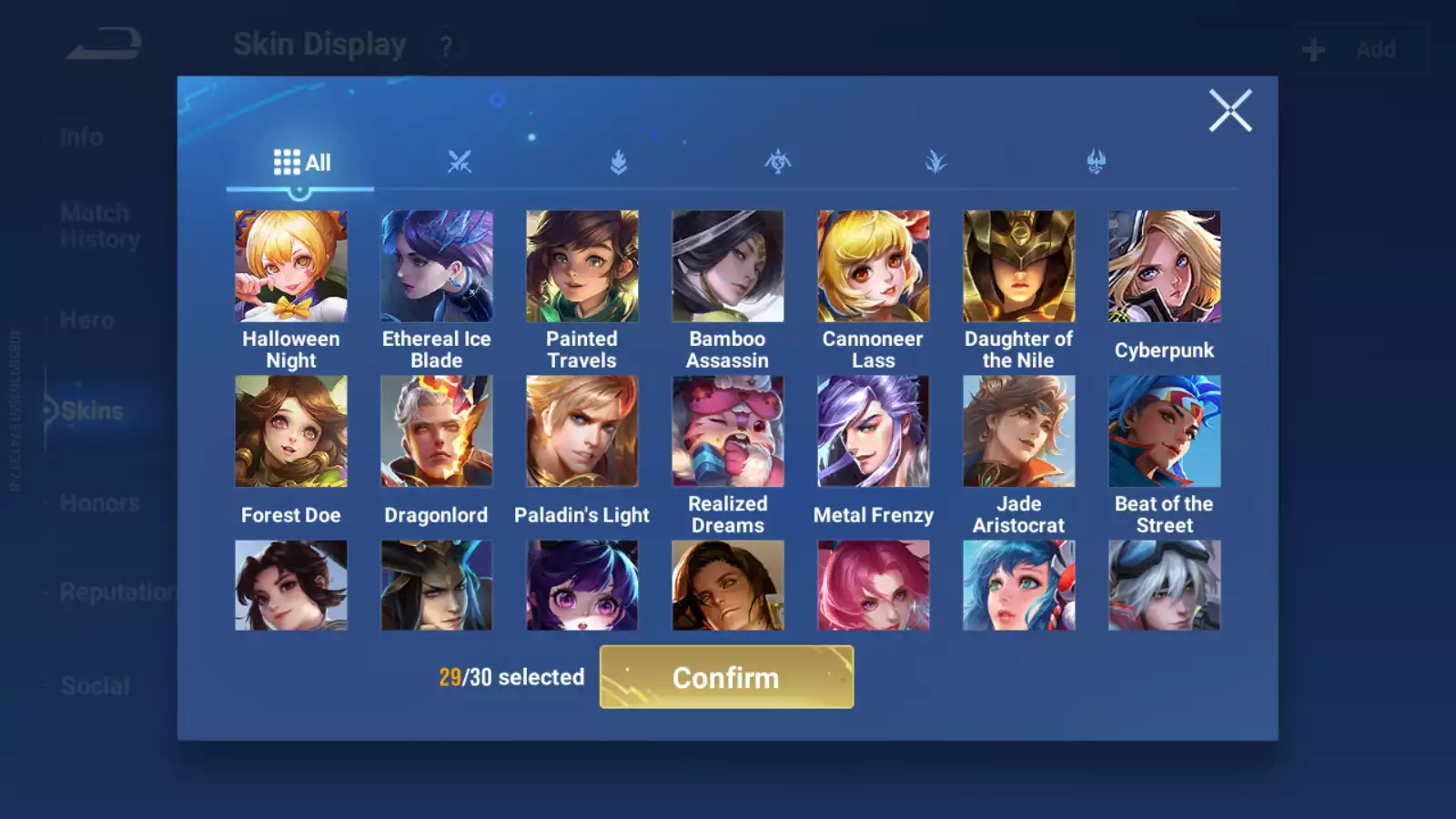Select the Jade Aristocrat skin
Viewport: 1456px width, 819px height.
[x=1019, y=431]
